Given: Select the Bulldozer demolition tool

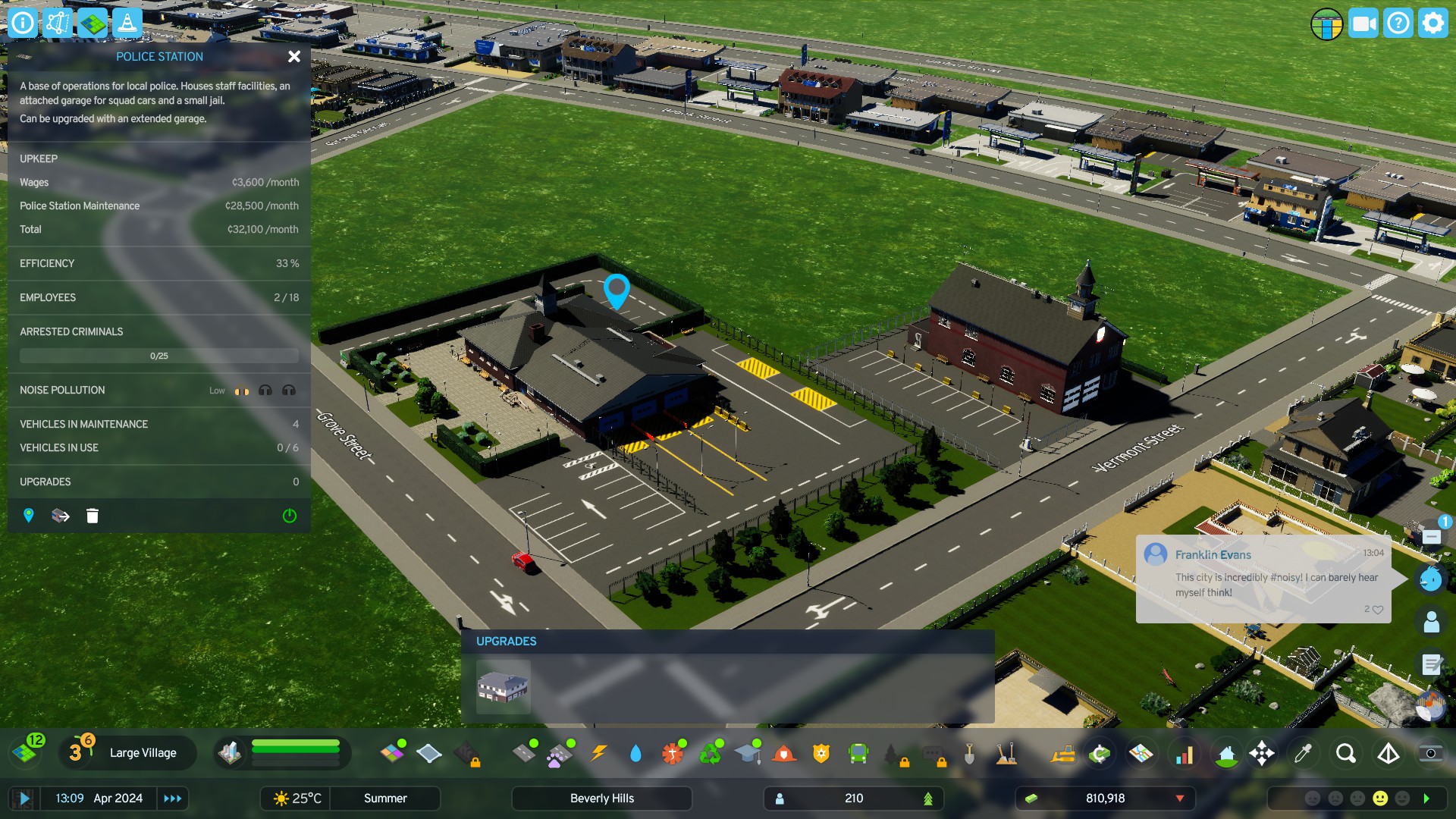Looking at the screenshot, I should coord(1065,753).
